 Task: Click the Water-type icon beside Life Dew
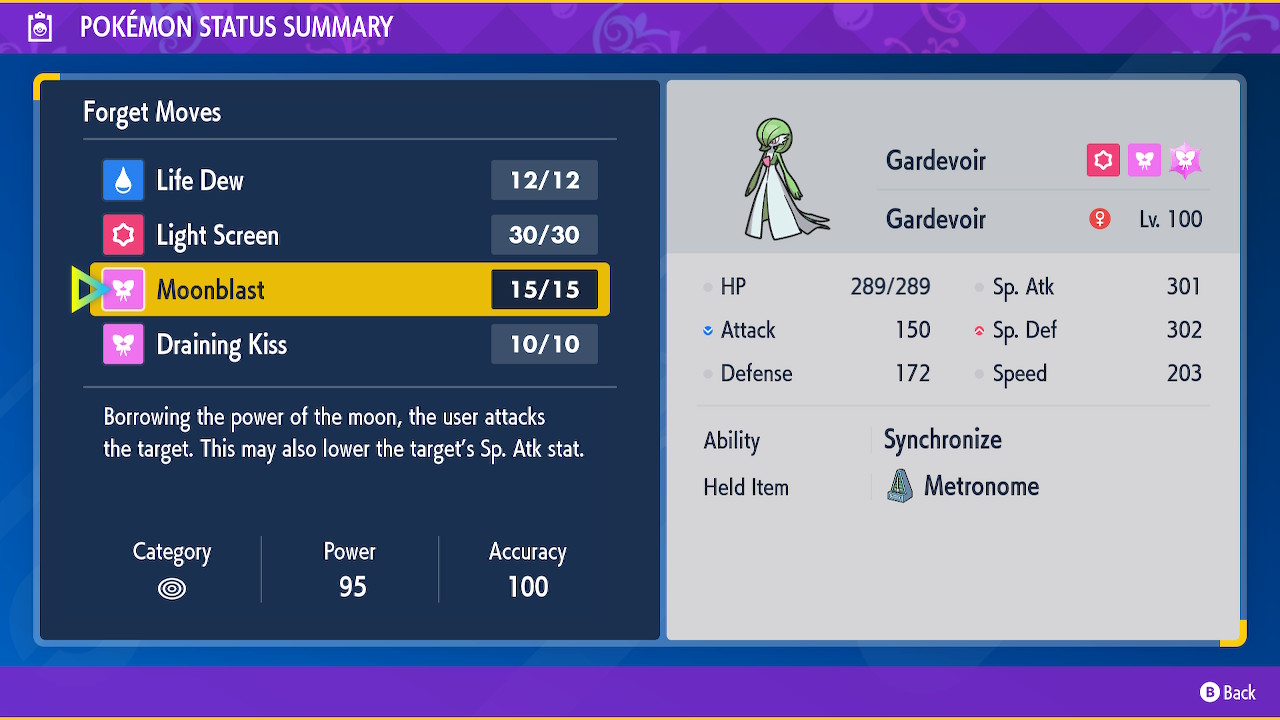[x=123, y=180]
